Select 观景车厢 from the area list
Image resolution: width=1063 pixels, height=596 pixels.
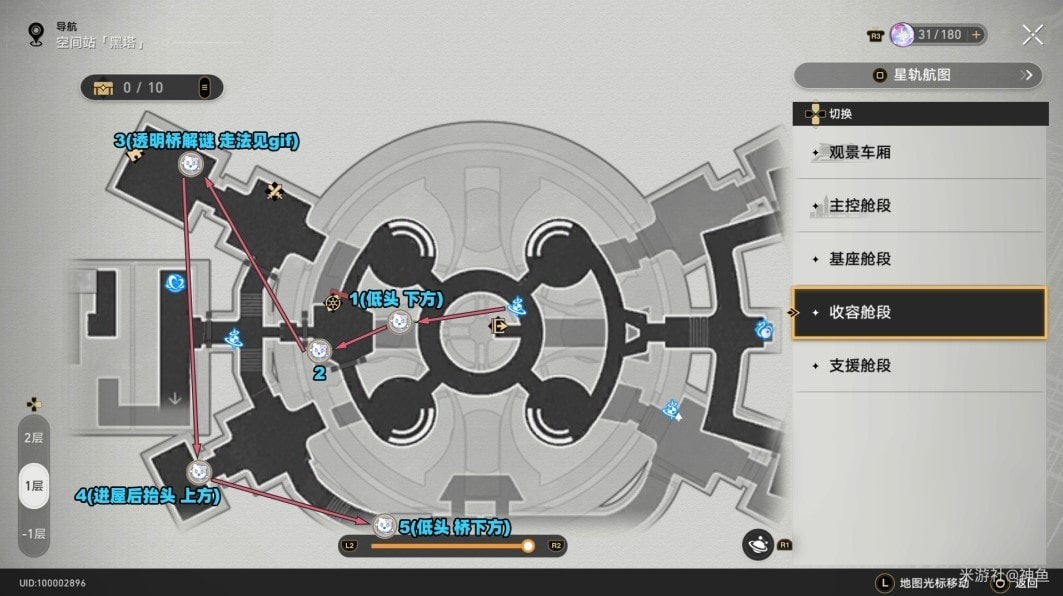pyautogui.click(x=918, y=153)
